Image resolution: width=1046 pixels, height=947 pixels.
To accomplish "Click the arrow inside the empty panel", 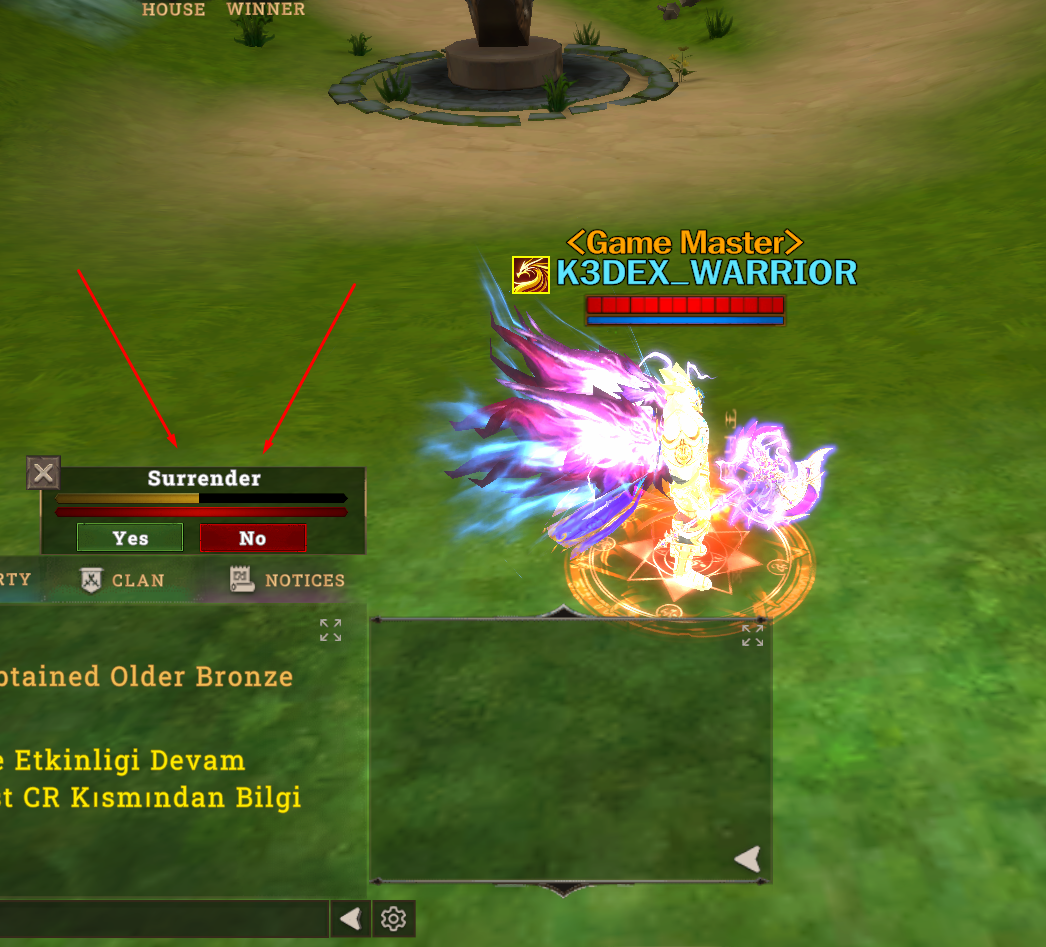I will click(747, 858).
